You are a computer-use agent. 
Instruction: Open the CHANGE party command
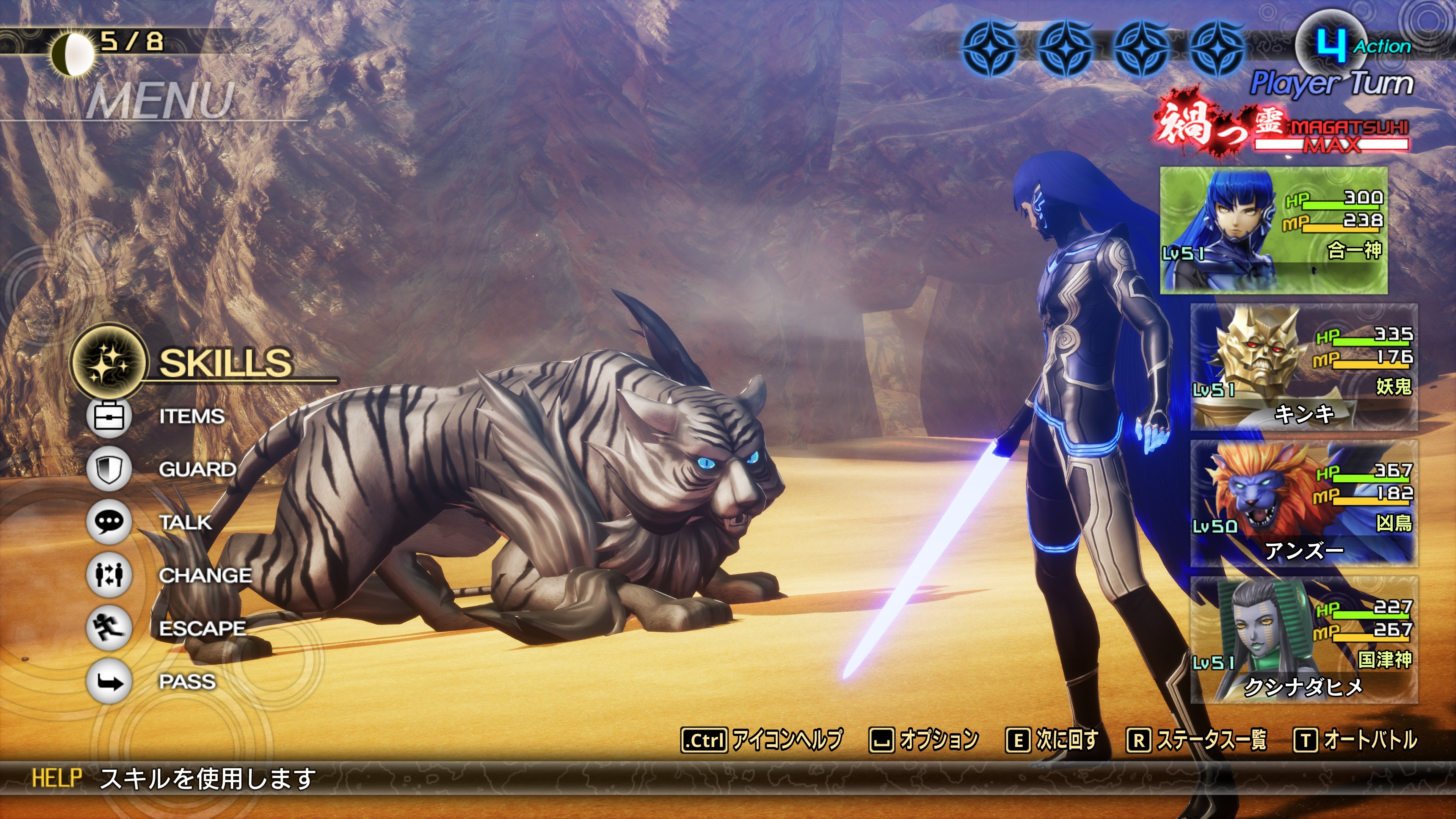[x=205, y=576]
